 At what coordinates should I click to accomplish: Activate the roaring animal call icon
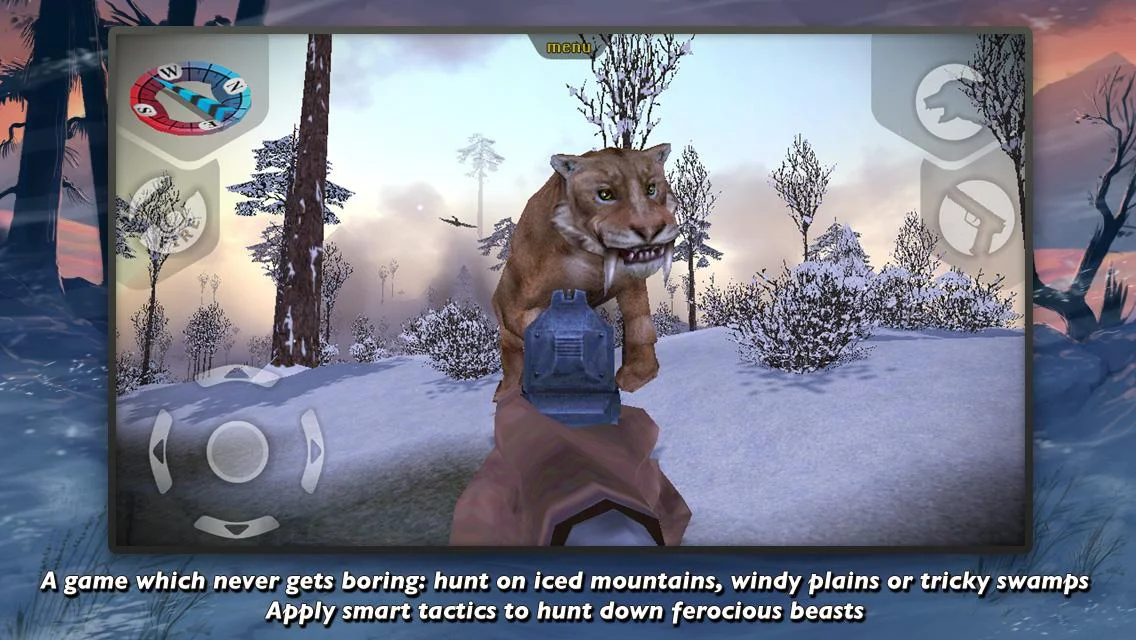(948, 101)
